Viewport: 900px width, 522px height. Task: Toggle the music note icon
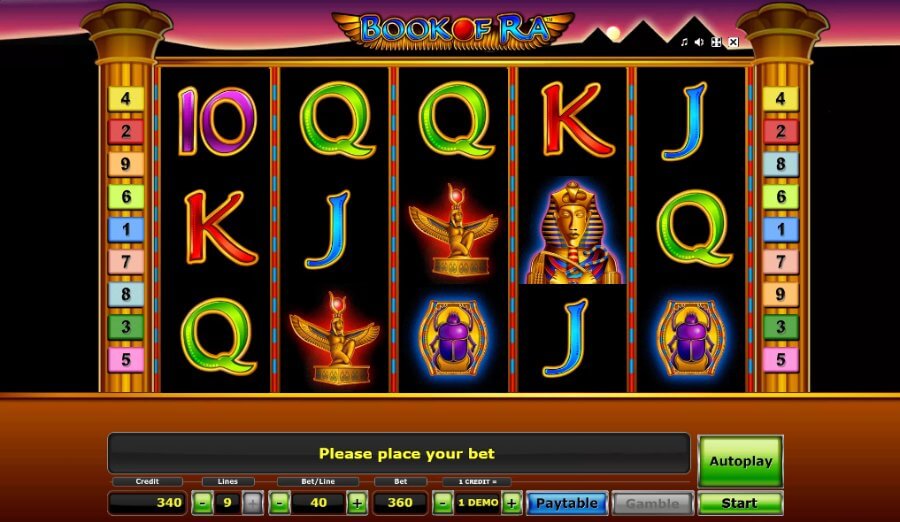pos(685,42)
